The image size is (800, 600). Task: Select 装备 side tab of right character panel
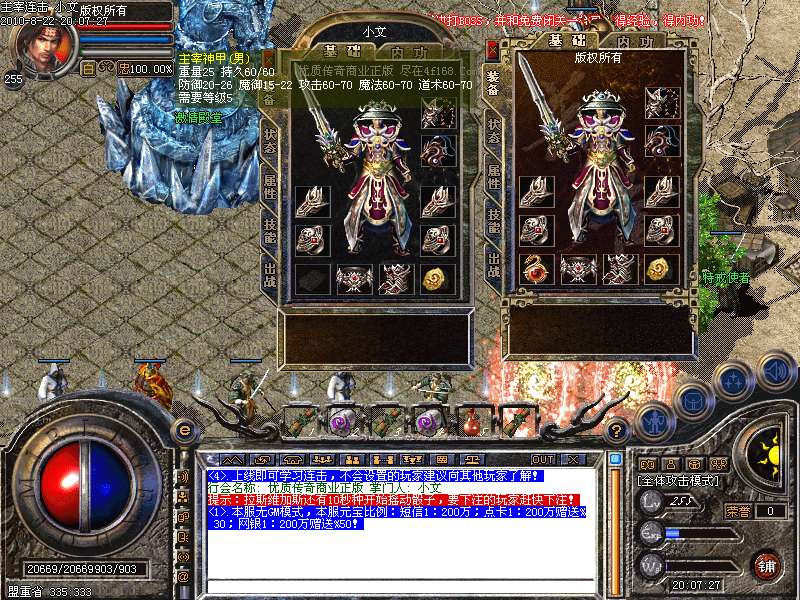(x=494, y=82)
